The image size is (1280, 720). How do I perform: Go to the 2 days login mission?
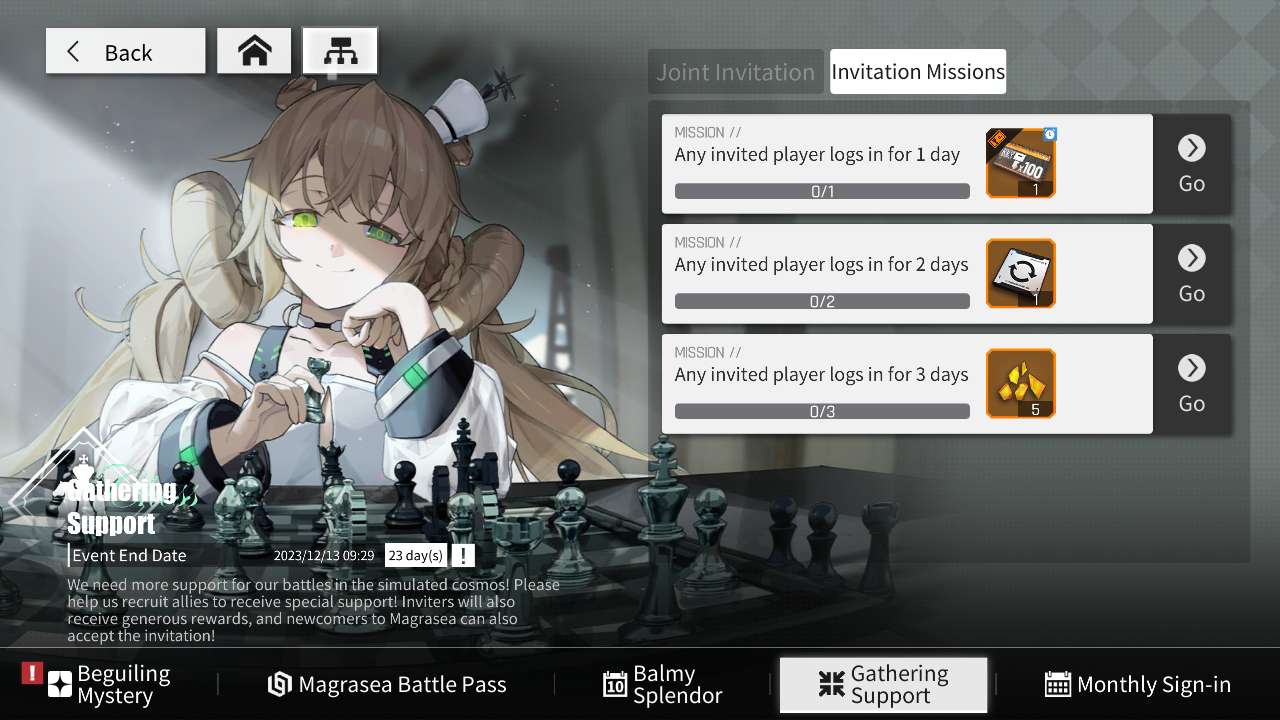pos(1191,274)
